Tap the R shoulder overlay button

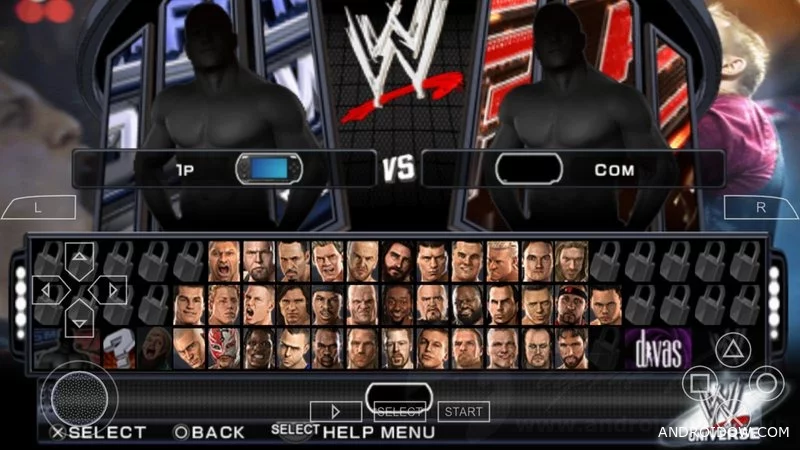coord(760,208)
